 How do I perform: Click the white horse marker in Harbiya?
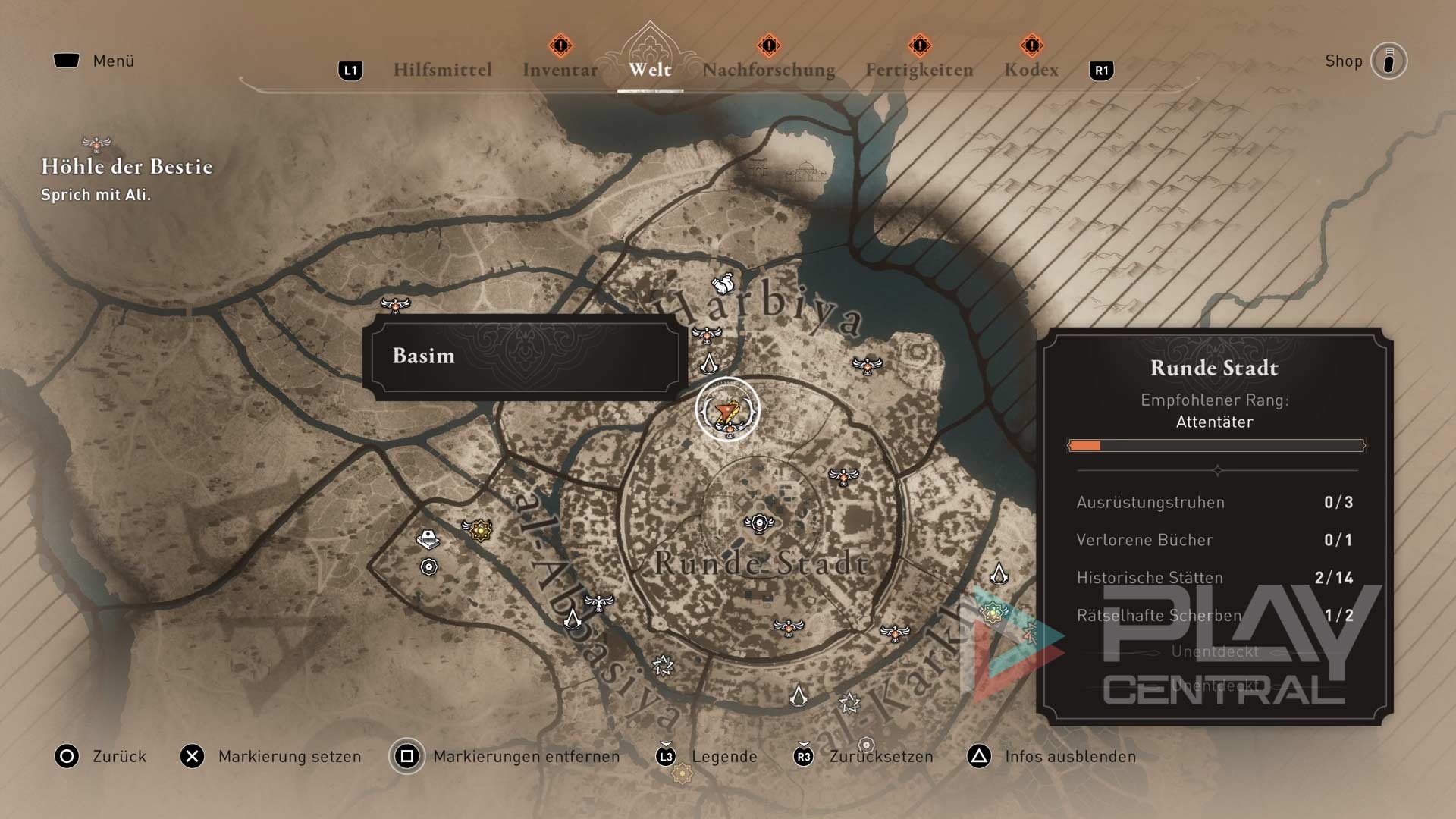[x=723, y=284]
